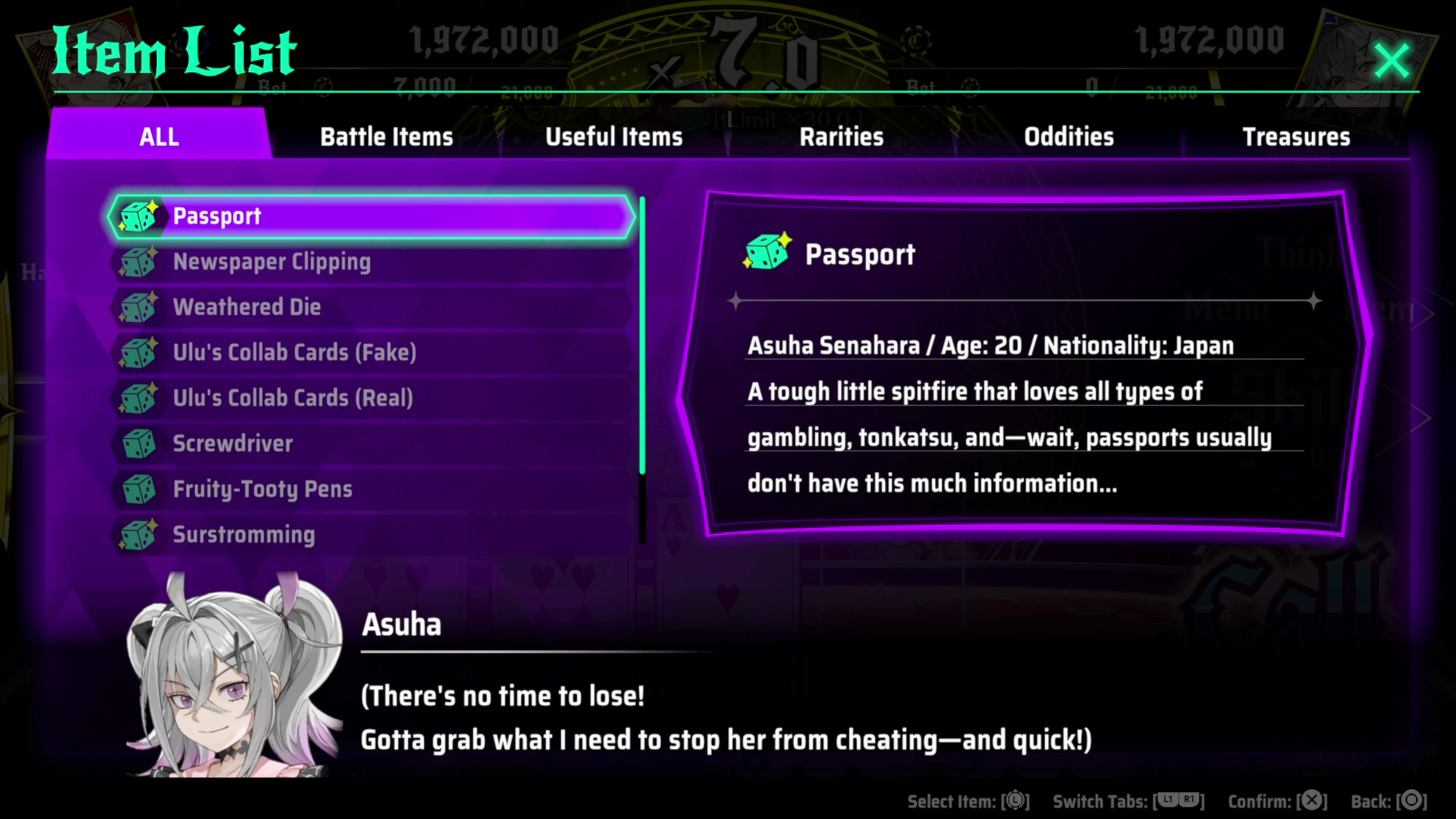Viewport: 1456px width, 819px height.
Task: Open the Oddities tab
Action: pos(1068,136)
